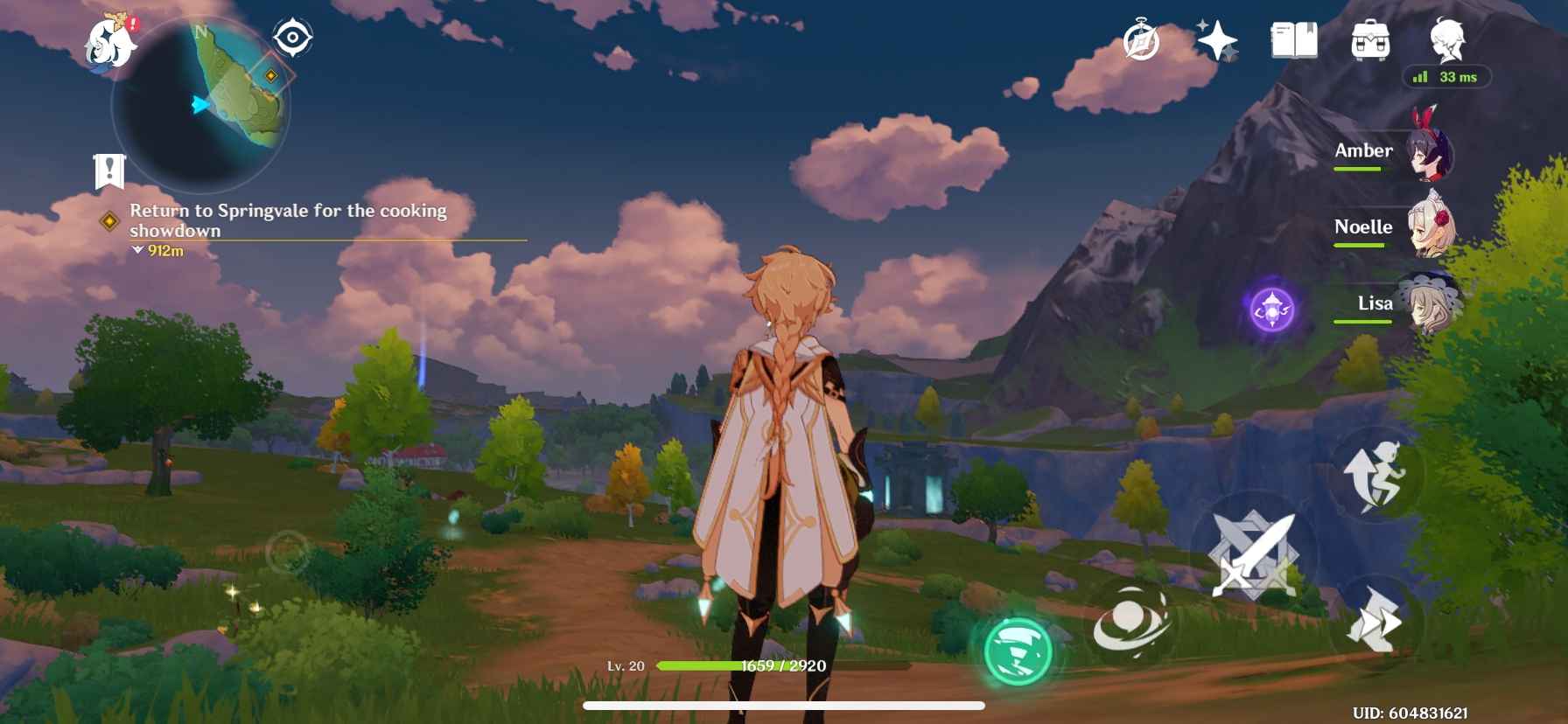The width and height of the screenshot is (1568, 724).
Task: Open the Wish menu star icon
Action: click(1216, 39)
